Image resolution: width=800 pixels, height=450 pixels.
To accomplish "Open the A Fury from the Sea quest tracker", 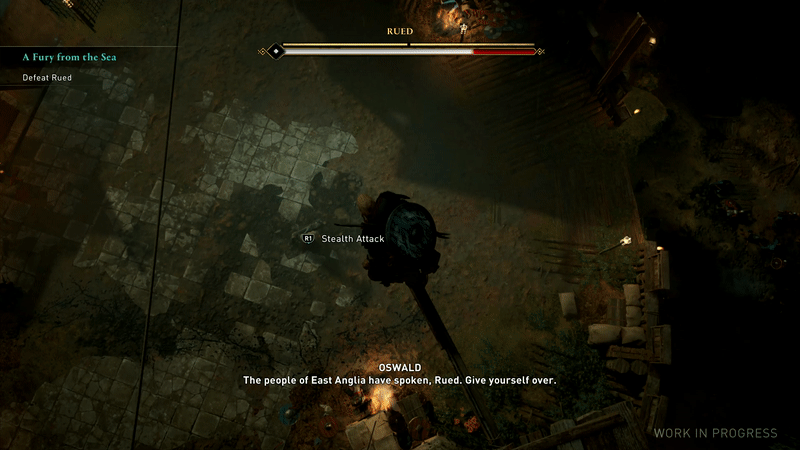I will pyautogui.click(x=68, y=58).
